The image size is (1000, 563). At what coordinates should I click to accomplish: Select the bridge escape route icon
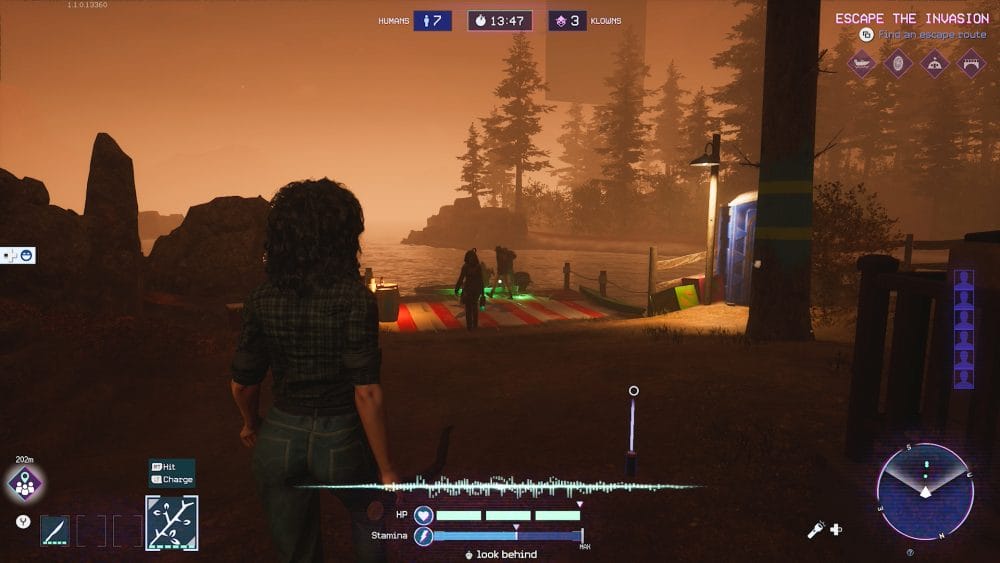tap(969, 64)
